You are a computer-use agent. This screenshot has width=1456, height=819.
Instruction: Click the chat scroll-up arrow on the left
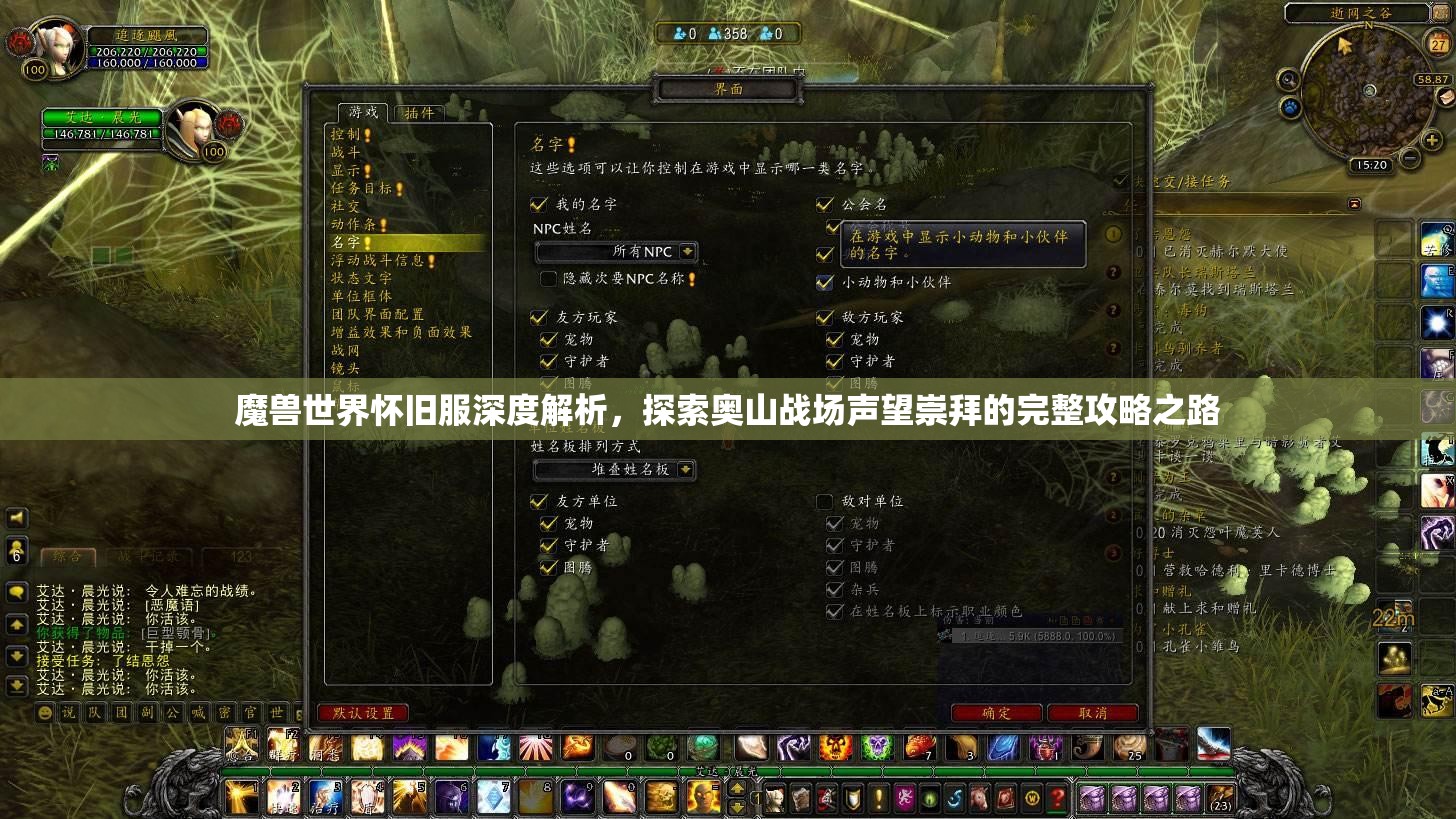click(16, 625)
